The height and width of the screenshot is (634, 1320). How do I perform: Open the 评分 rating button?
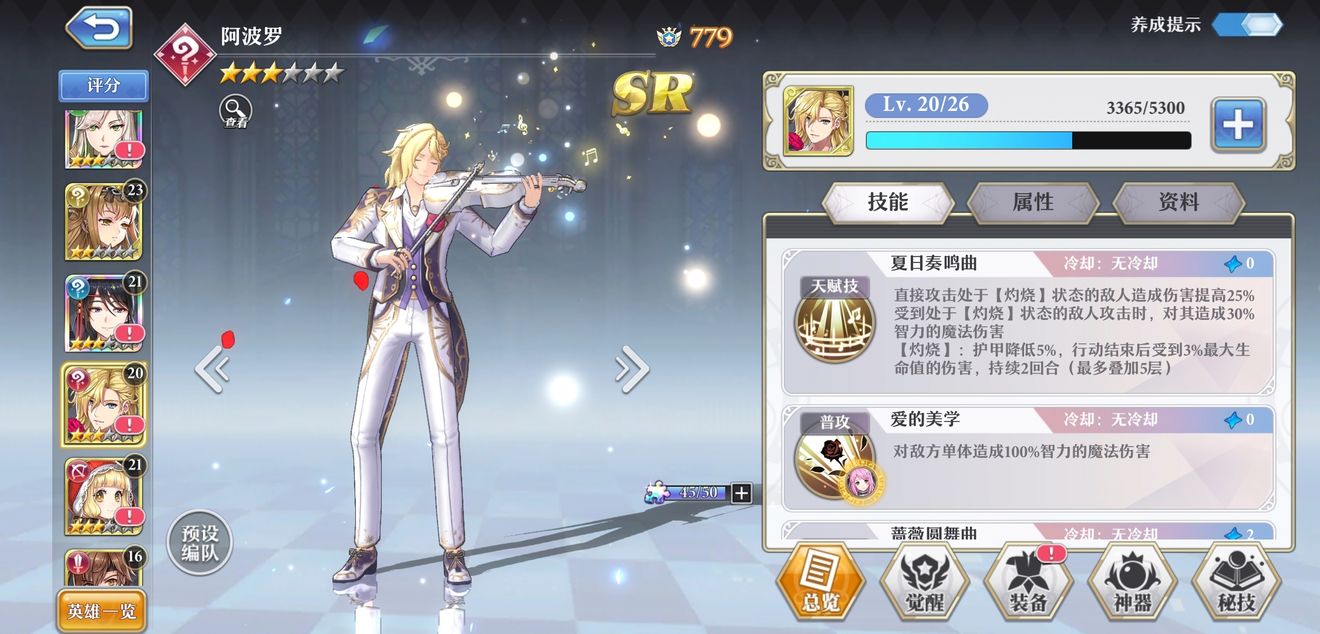(103, 86)
